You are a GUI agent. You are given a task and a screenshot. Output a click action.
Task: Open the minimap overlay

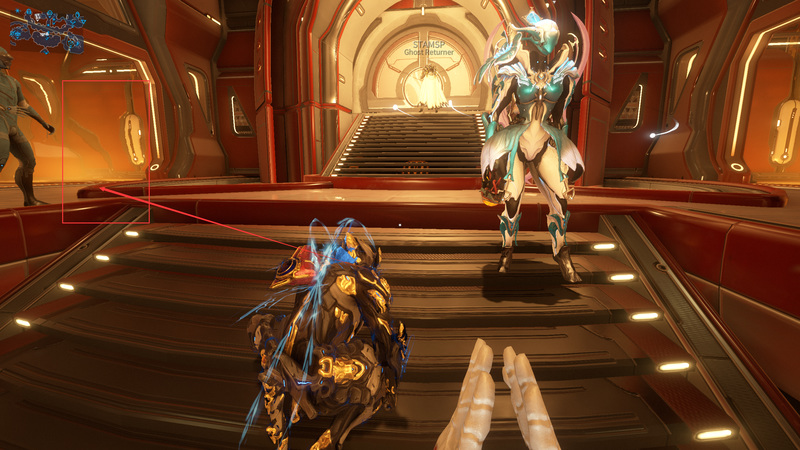coord(46,30)
